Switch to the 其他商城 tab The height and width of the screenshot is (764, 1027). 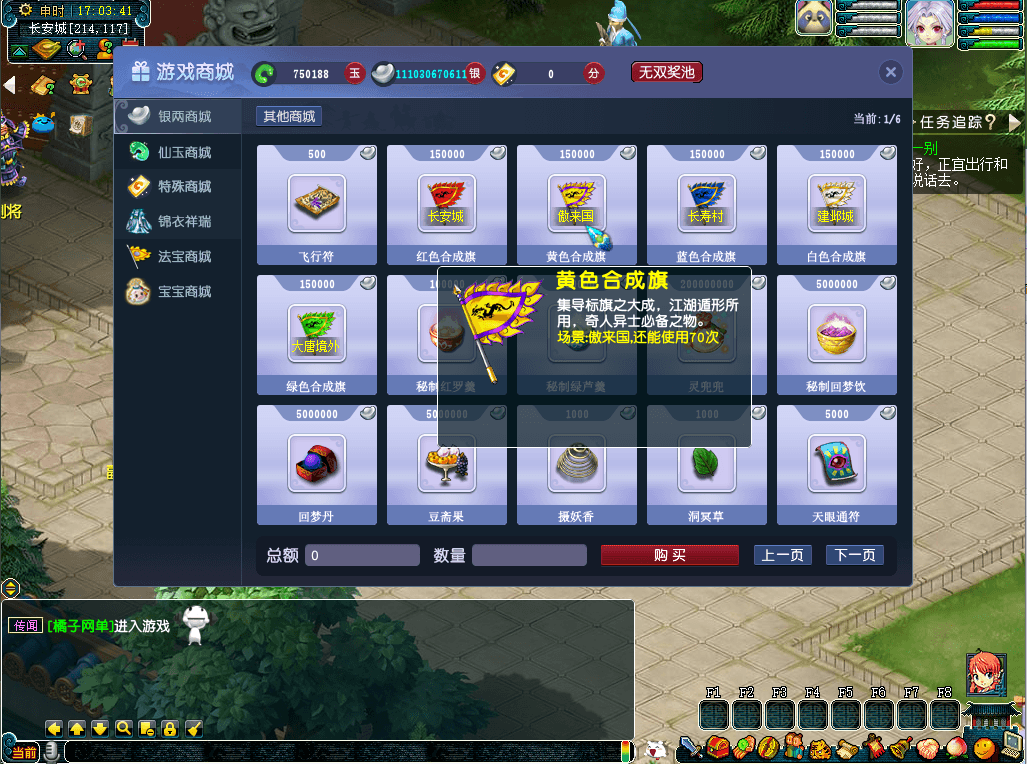coord(289,117)
